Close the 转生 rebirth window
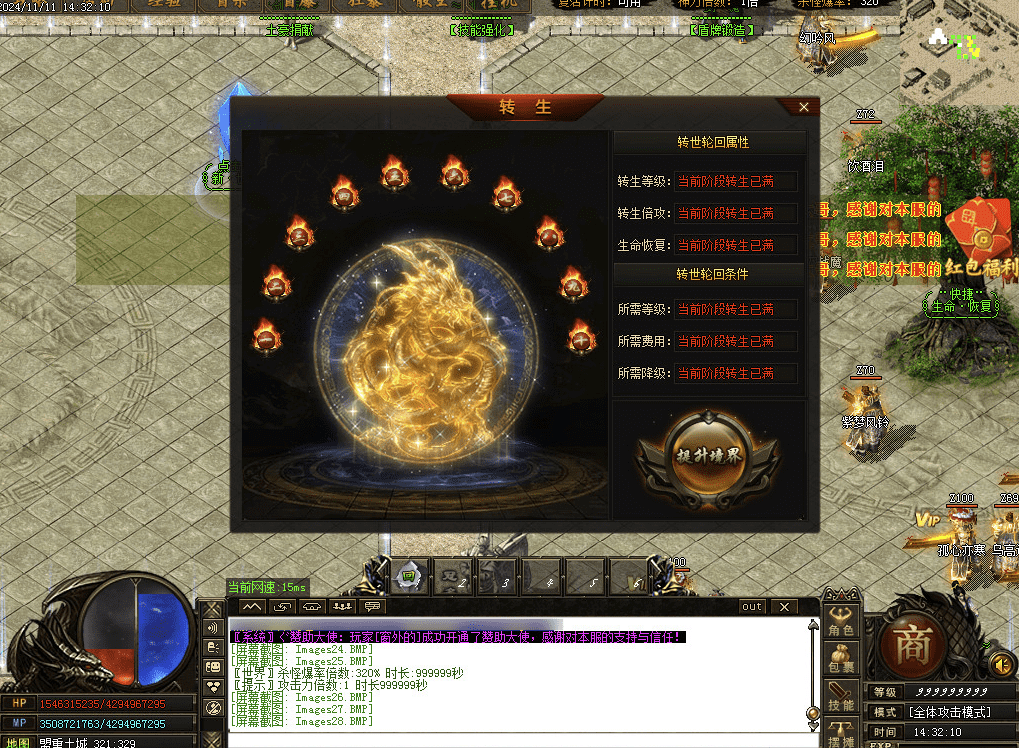Screen dimensions: 1019x748 click(804, 107)
